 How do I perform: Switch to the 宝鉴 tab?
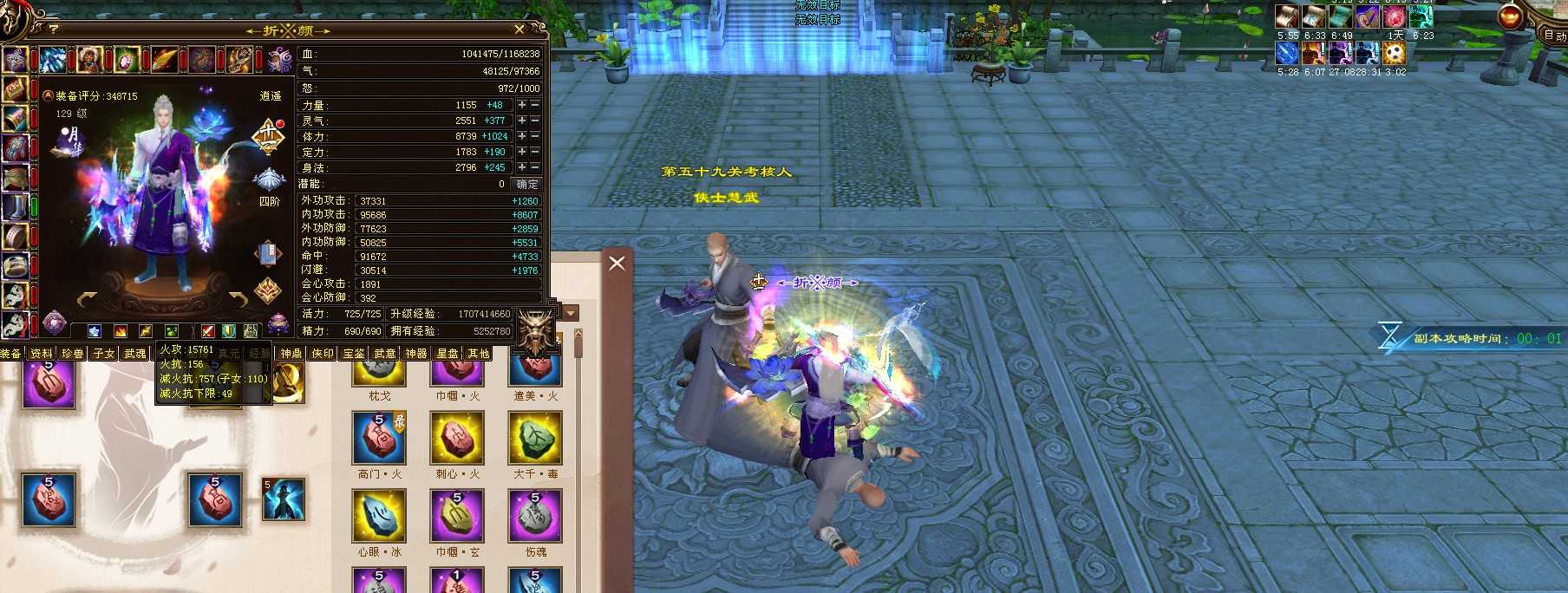353,354
